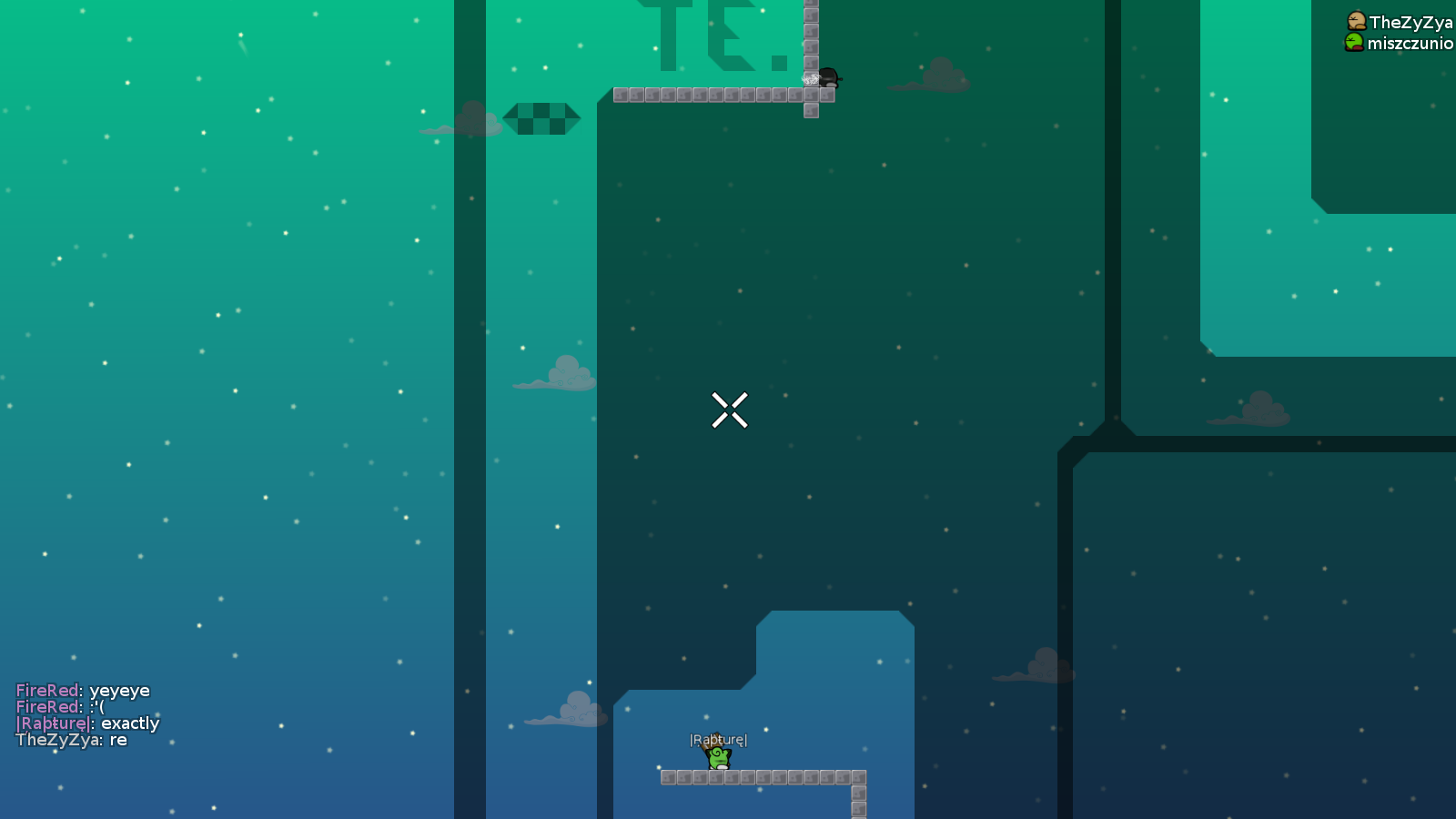
Task: Click the green |Rapture| tee character
Action: pos(718,758)
